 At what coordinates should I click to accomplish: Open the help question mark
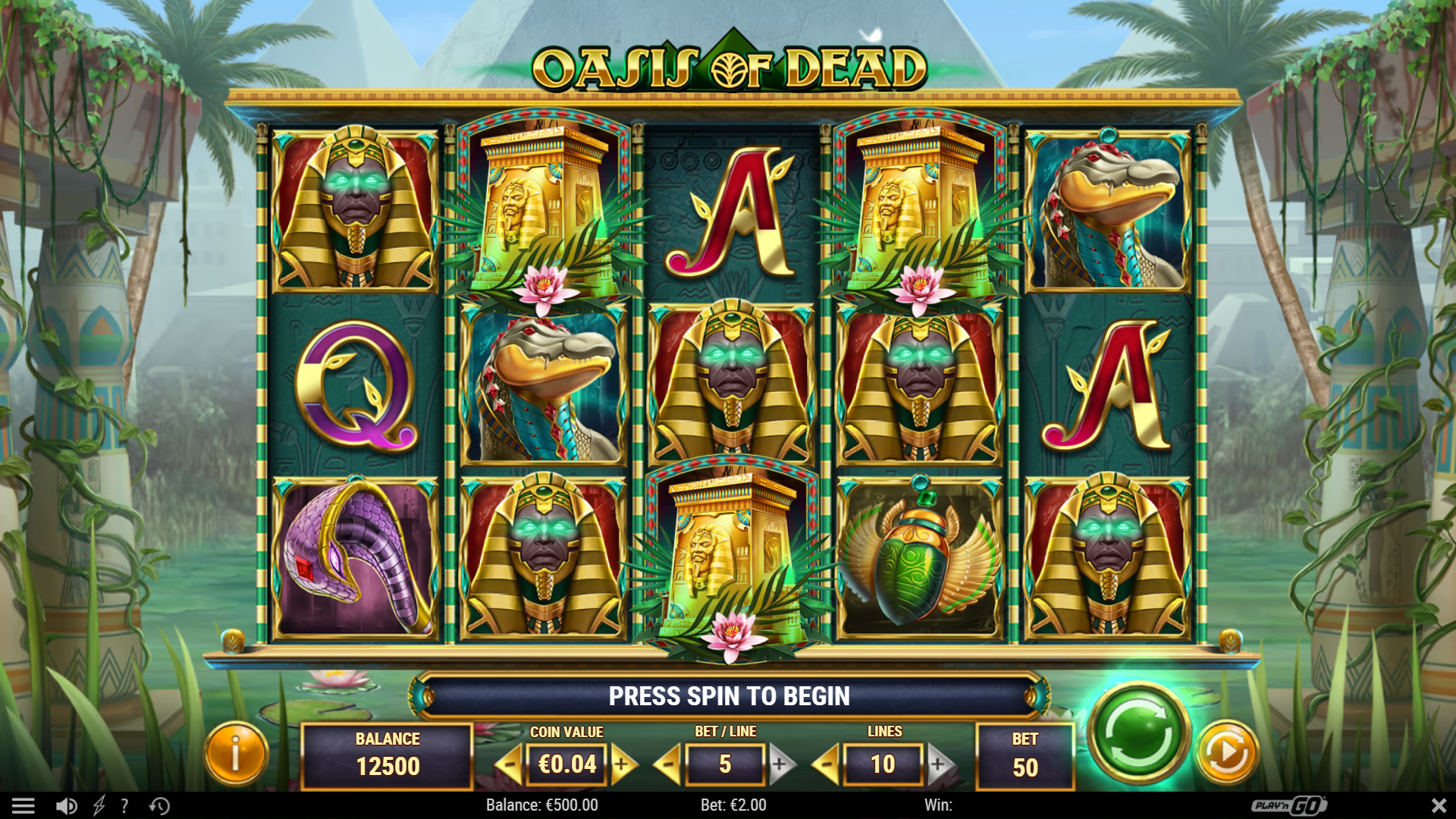[124, 805]
